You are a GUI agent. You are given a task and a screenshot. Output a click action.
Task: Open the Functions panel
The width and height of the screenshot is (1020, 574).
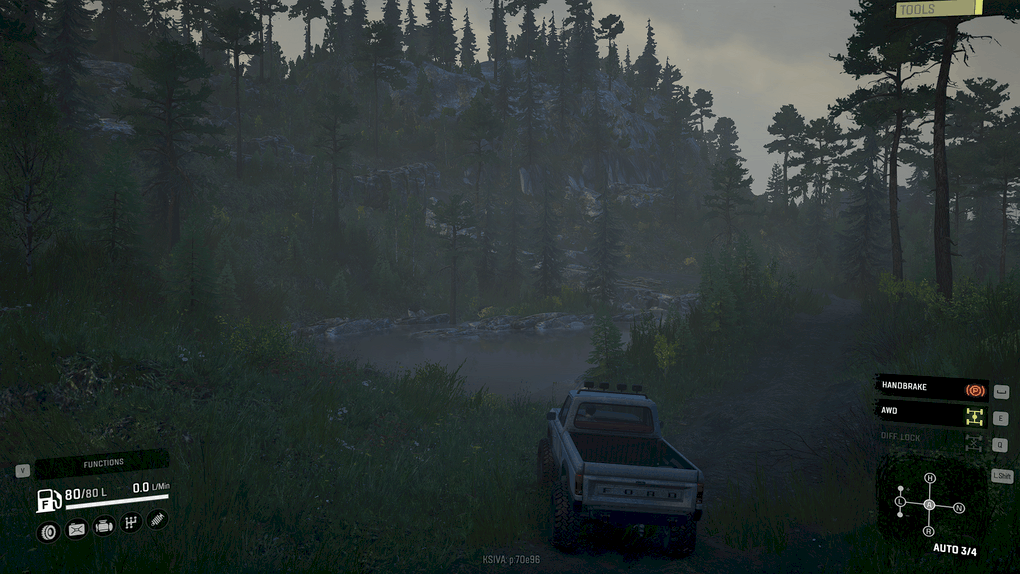point(103,463)
